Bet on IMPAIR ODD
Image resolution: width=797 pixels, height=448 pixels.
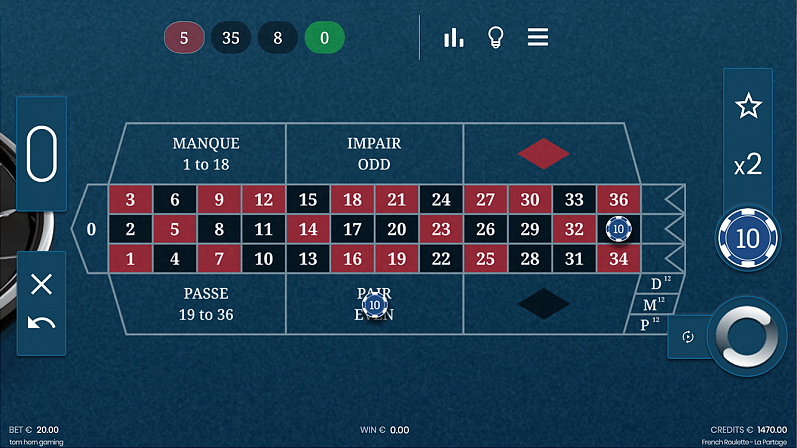pyautogui.click(x=374, y=154)
